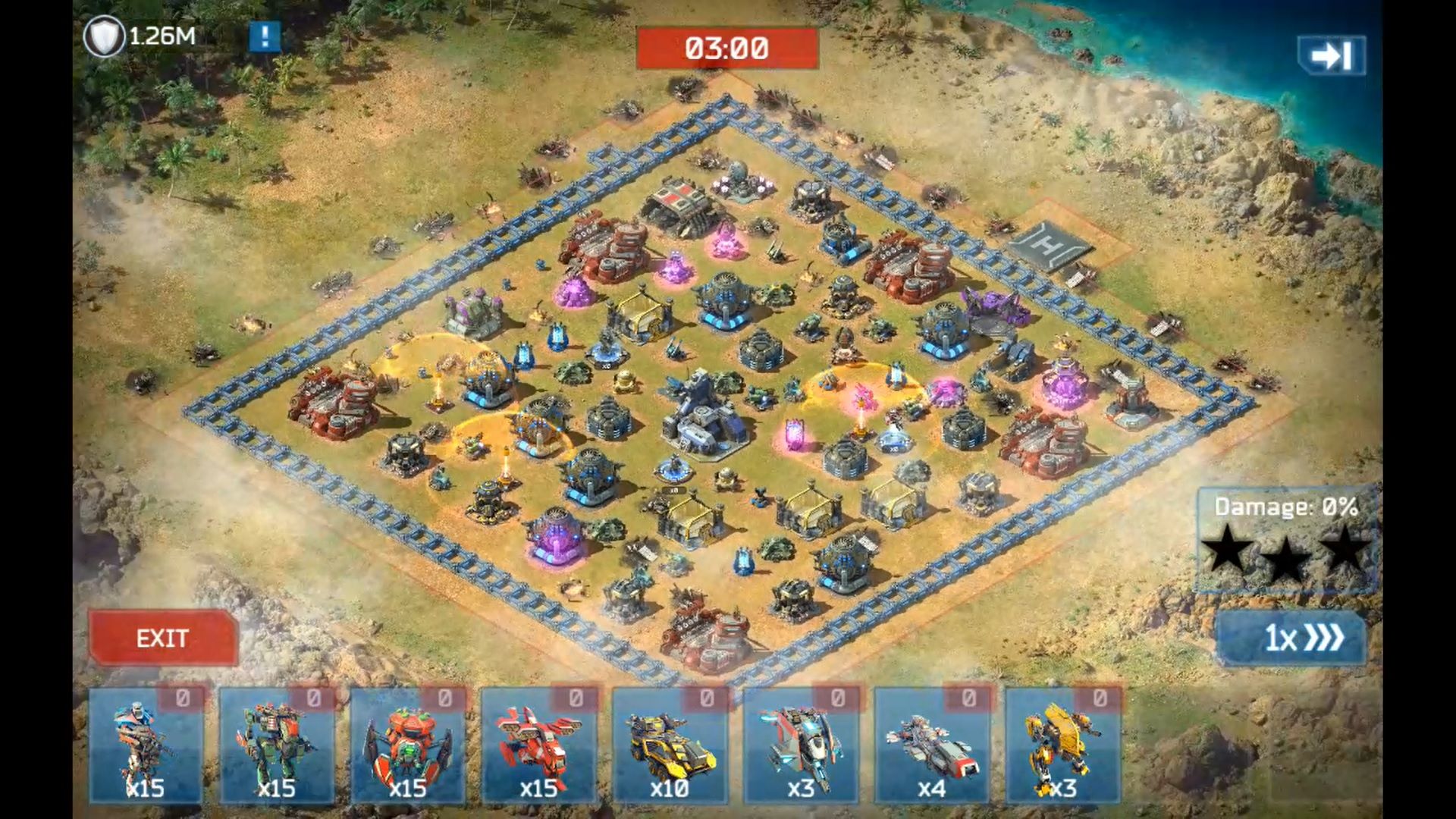Toggle the 1x battle speed button
1456x819 pixels.
(x=1291, y=638)
